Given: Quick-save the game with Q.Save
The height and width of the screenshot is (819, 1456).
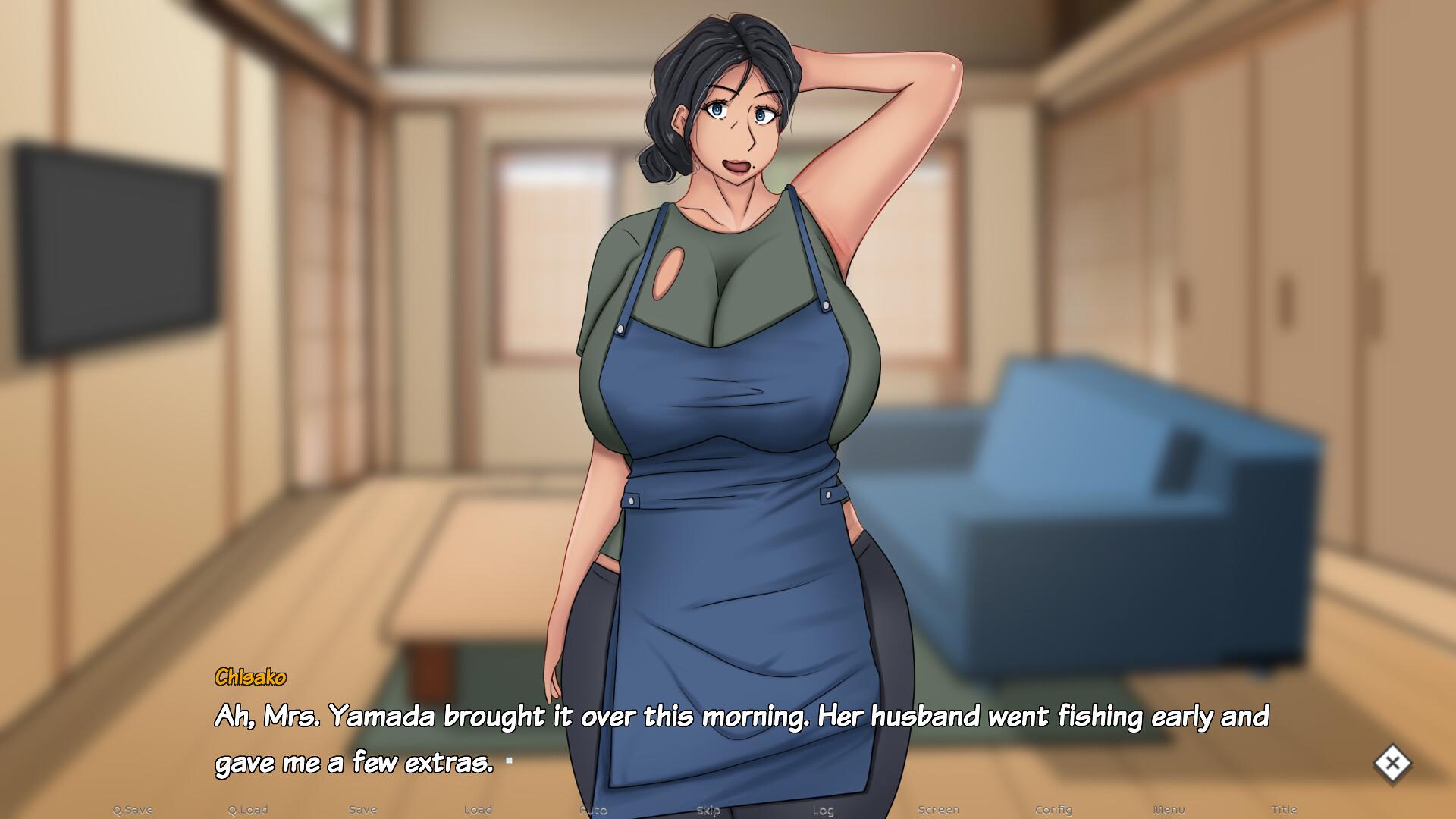Looking at the screenshot, I should [133, 809].
